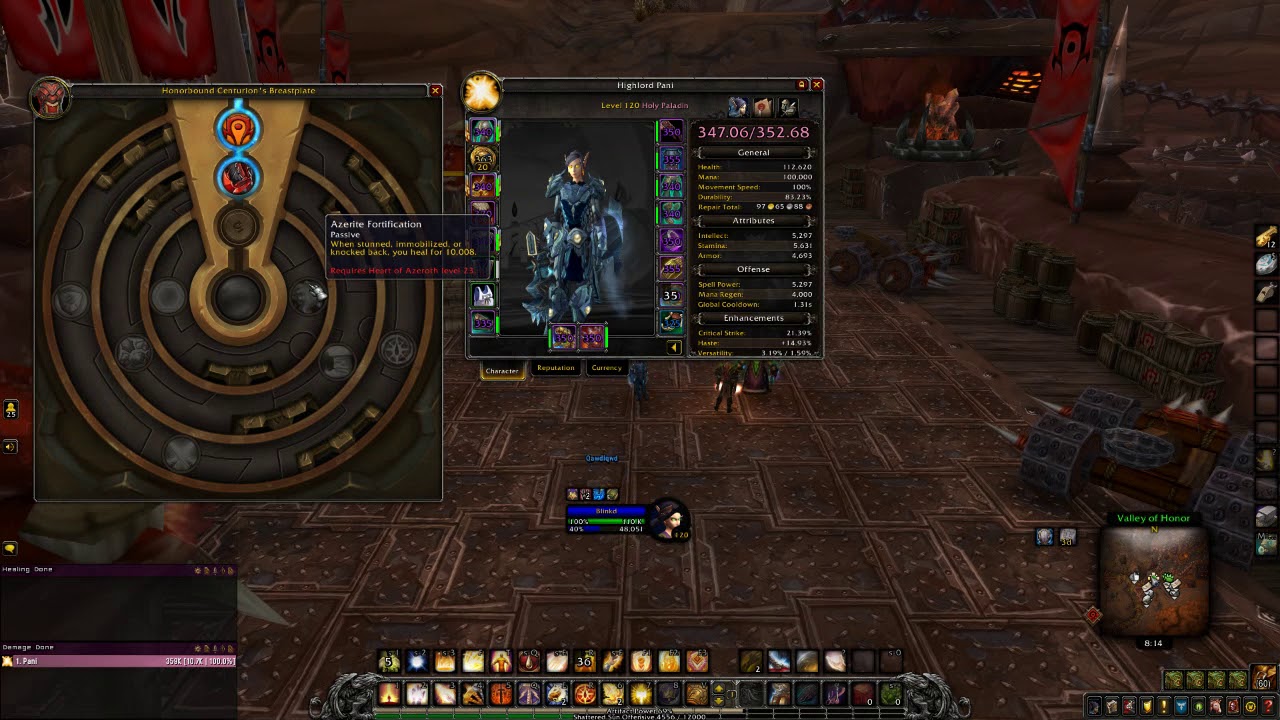The image size is (1280, 720).
Task: Open the main backpack showing 60
Action: click(x=1264, y=678)
